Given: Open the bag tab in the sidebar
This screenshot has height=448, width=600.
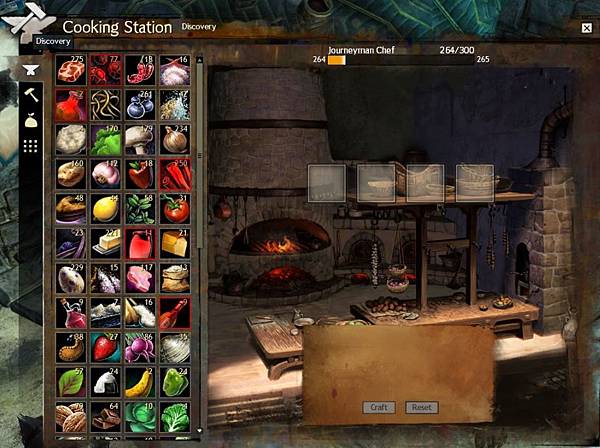Looking at the screenshot, I should click(x=31, y=121).
